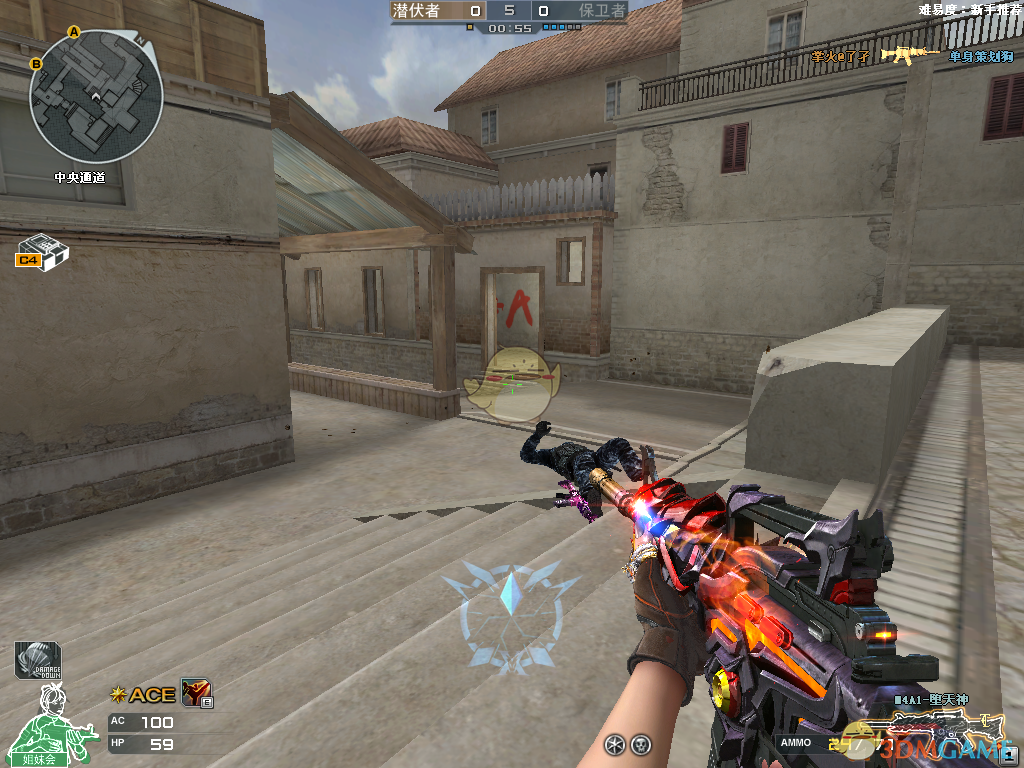Click the Damage Down parachute icon
Image resolution: width=1024 pixels, height=768 pixels.
point(38,661)
